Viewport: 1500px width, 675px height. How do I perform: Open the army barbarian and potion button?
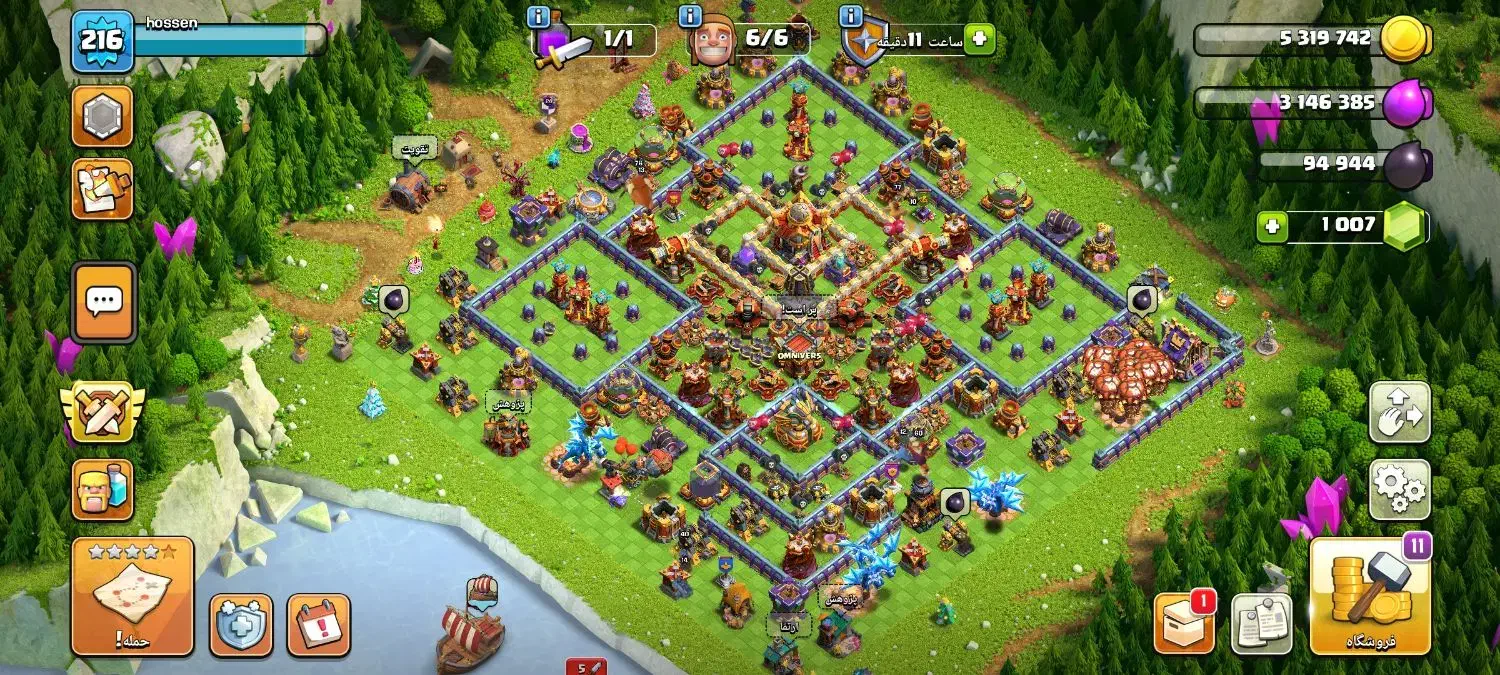pos(102,489)
